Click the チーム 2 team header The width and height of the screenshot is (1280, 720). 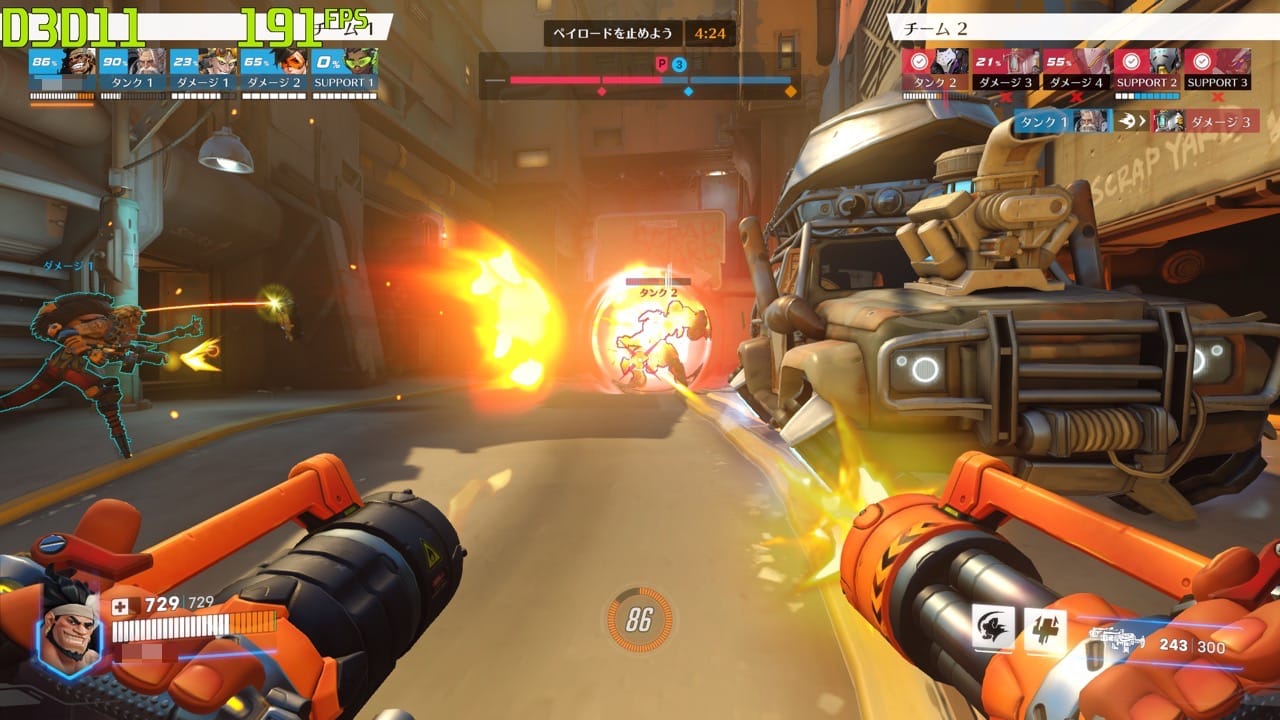pos(1080,29)
